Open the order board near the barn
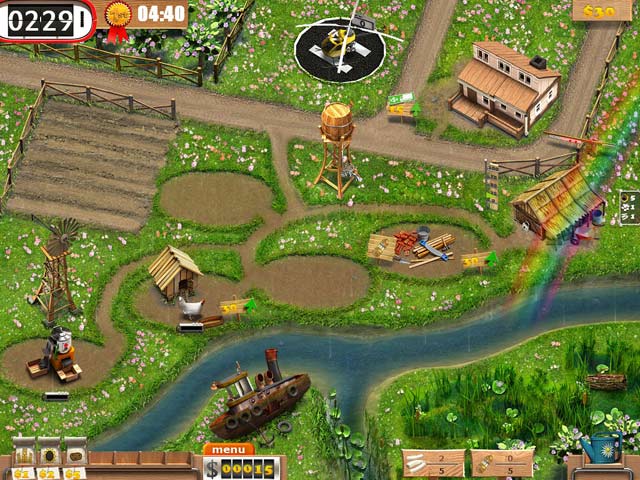This screenshot has height=480, width=640. (629, 208)
